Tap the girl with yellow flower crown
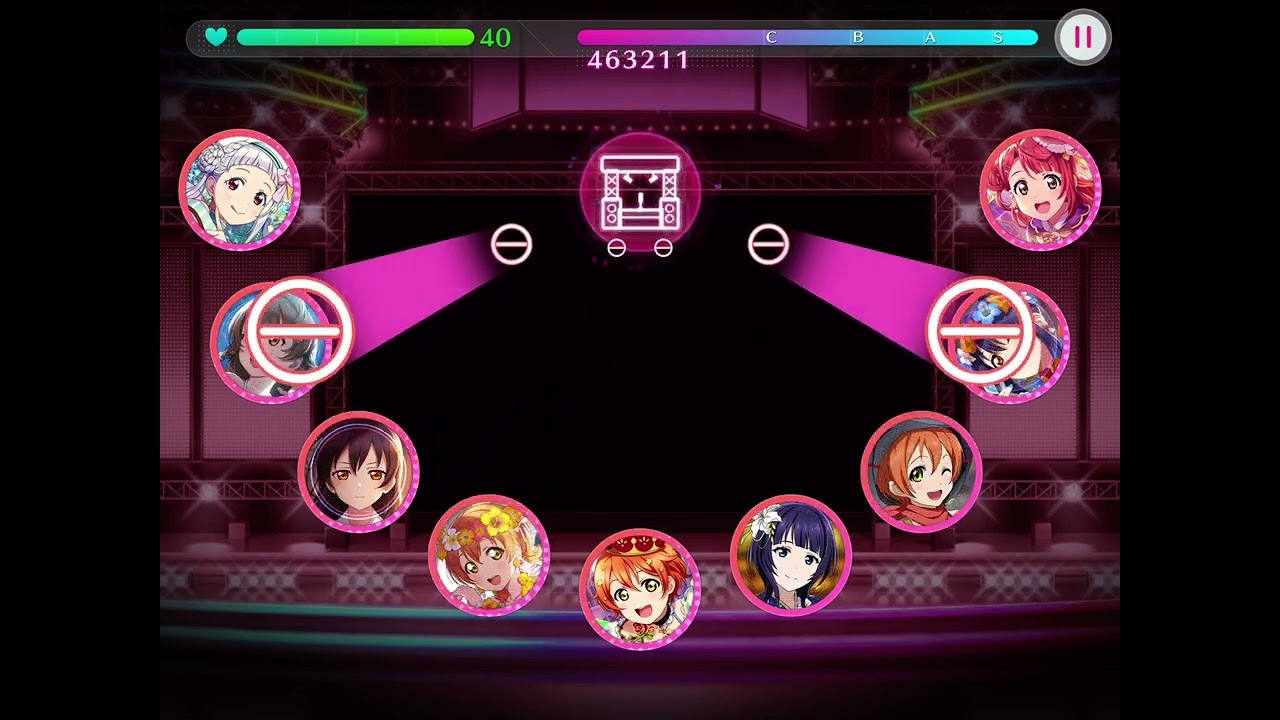1280x720 pixels. click(489, 555)
